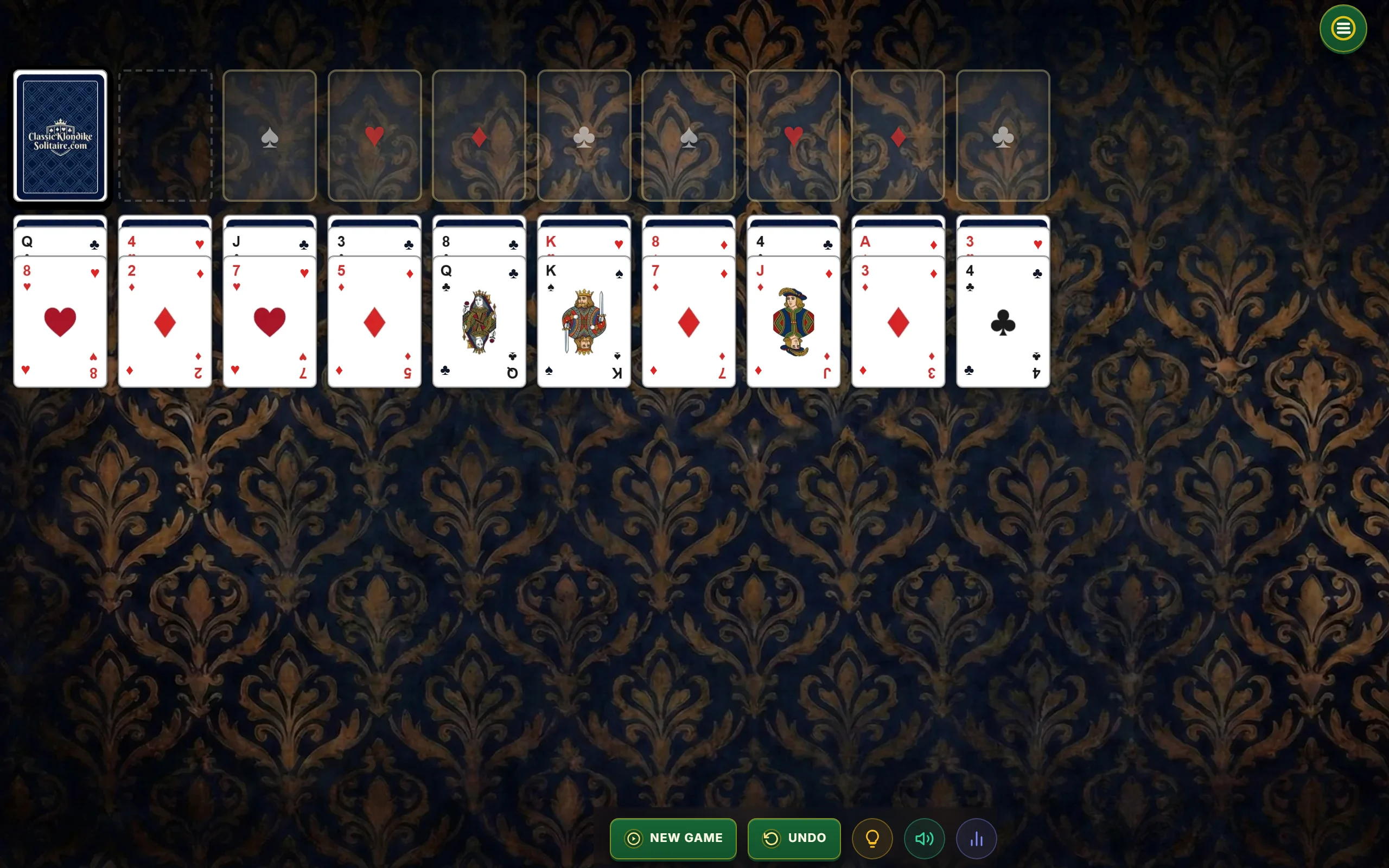Click the second spade foundation pile
1389x868 pixels.
[688, 136]
